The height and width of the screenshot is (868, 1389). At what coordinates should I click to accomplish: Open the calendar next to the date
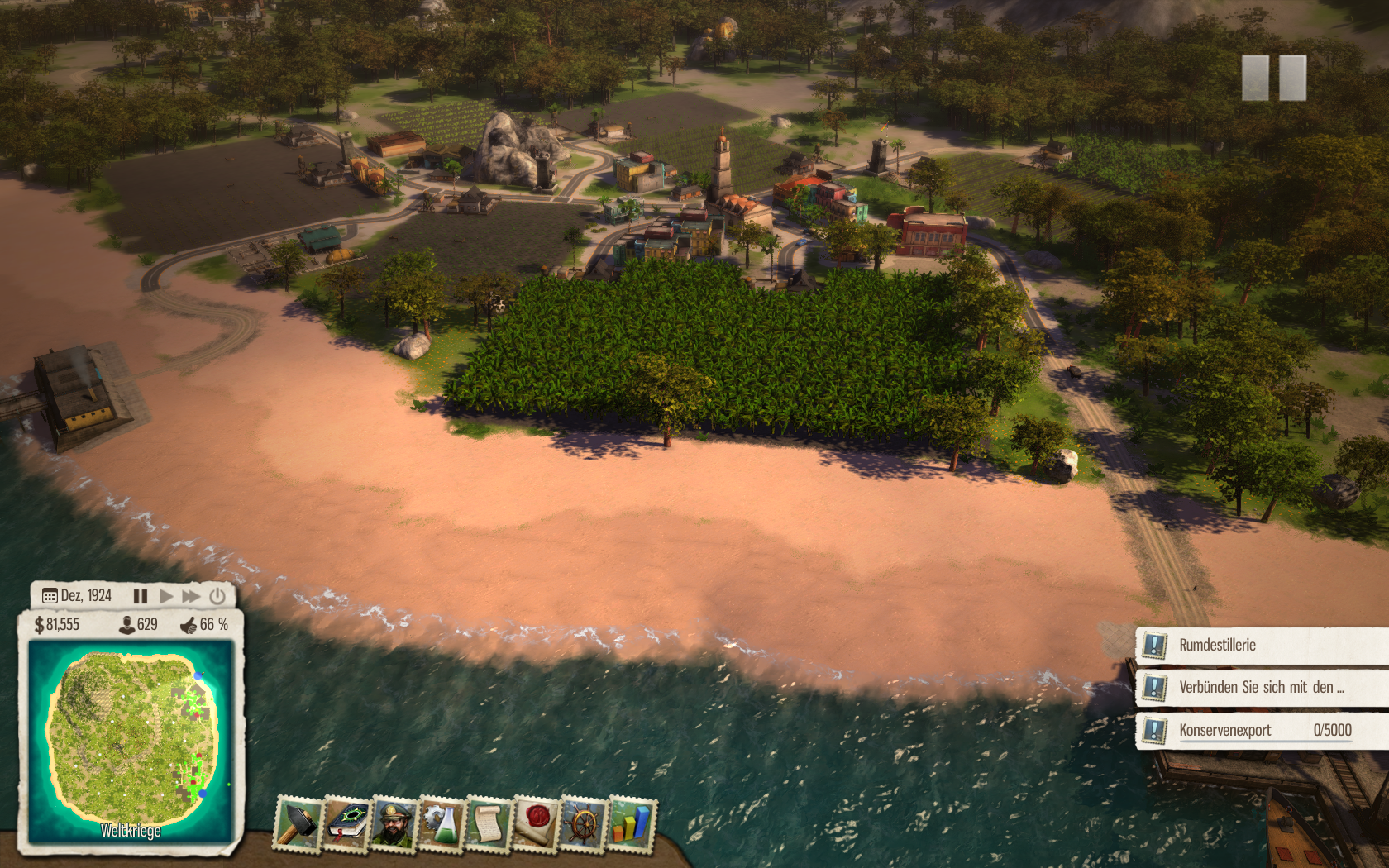[50, 596]
